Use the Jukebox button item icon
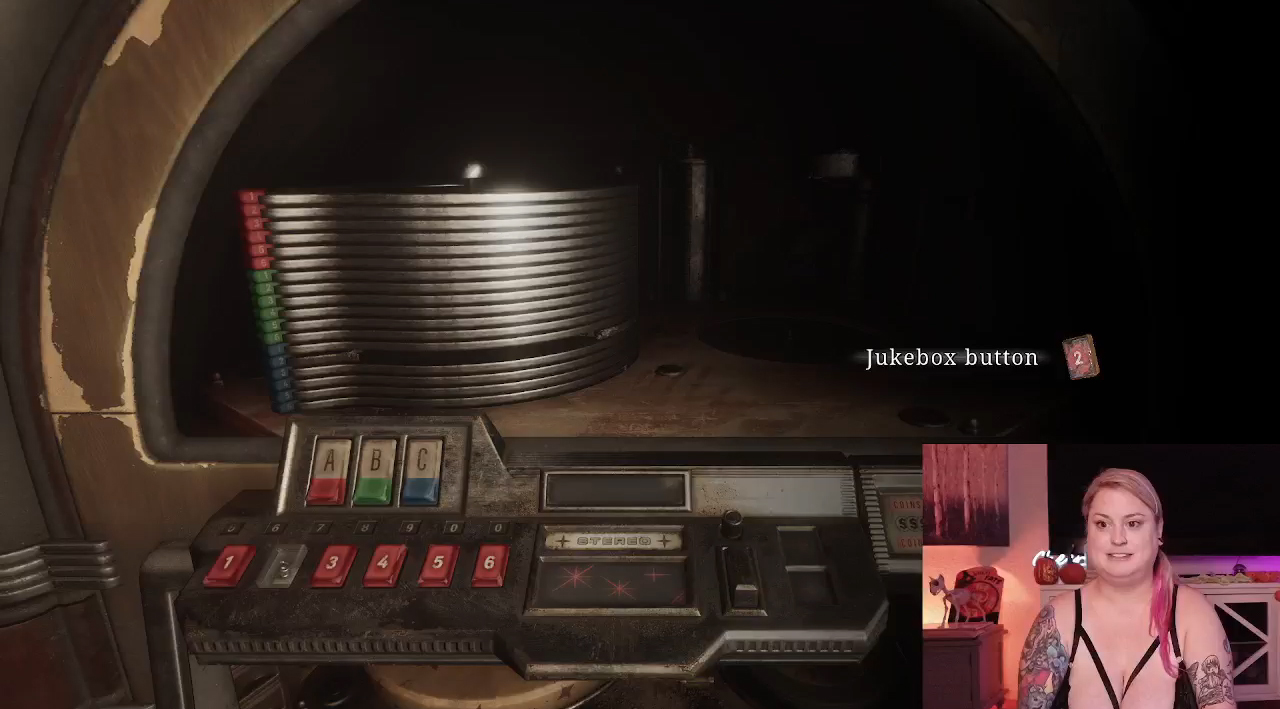Image resolution: width=1280 pixels, height=709 pixels. 1079,358
